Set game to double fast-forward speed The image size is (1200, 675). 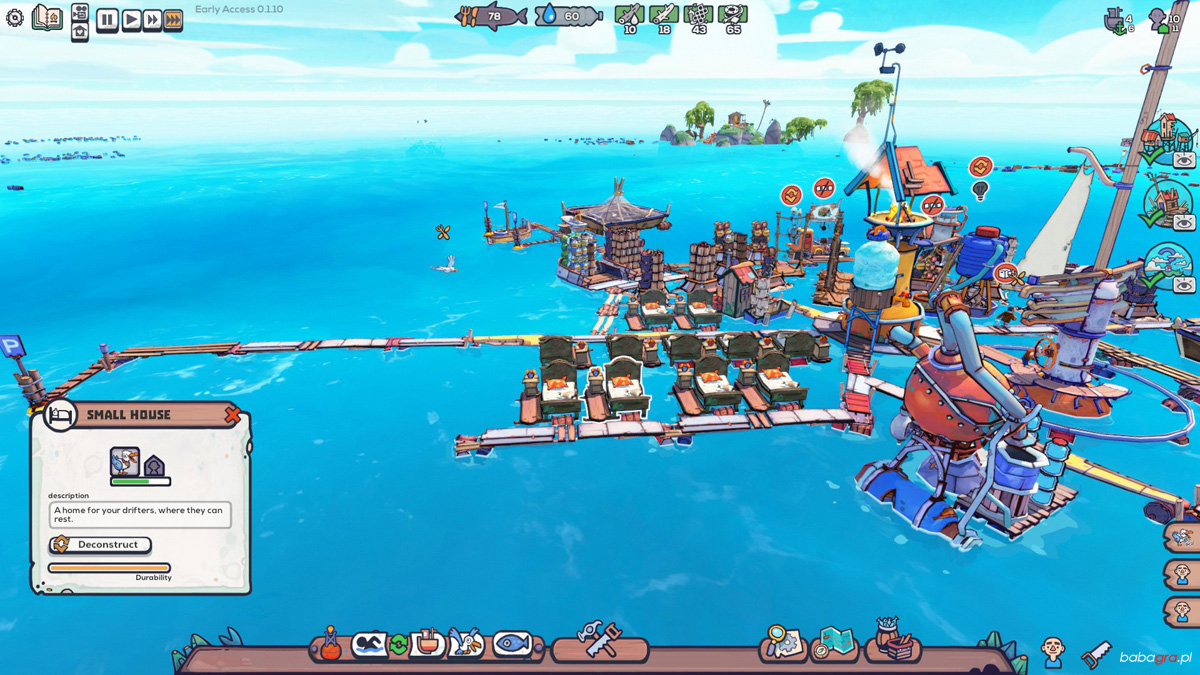tap(152, 20)
